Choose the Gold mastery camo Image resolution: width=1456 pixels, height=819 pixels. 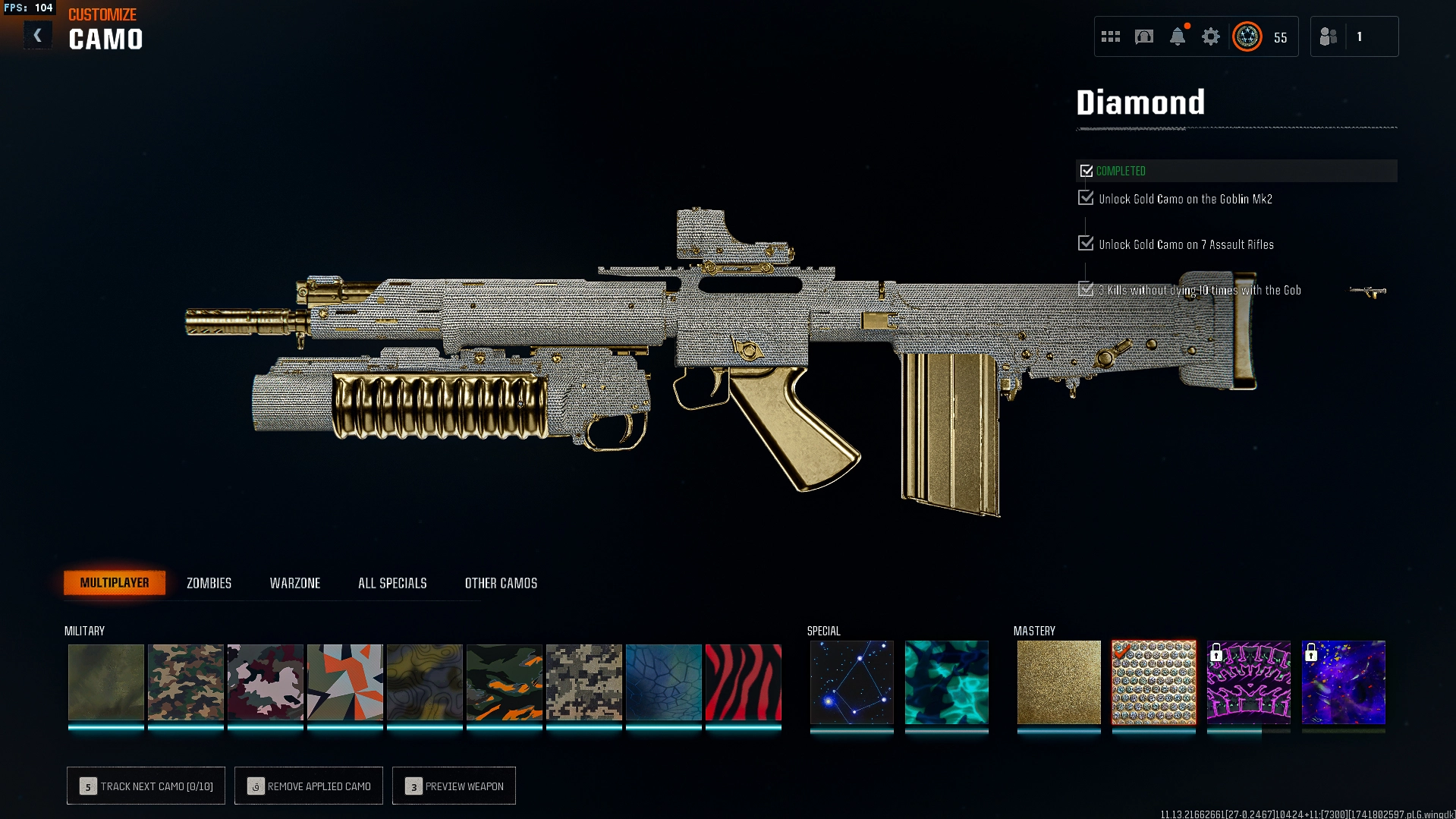coord(1058,682)
